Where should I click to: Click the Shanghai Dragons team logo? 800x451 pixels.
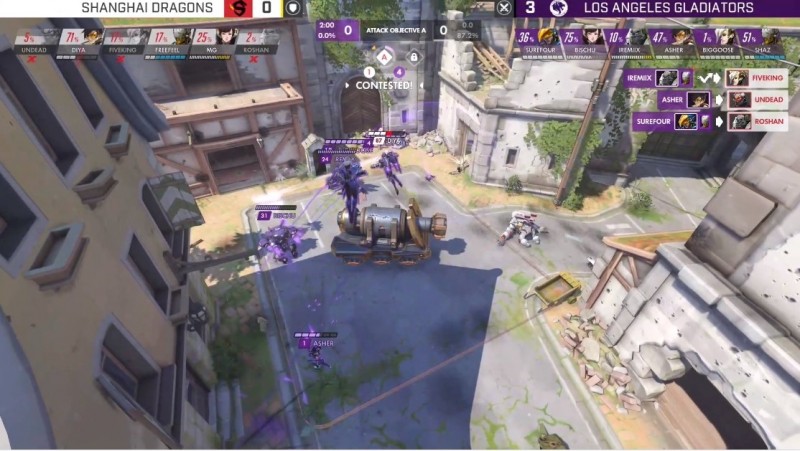click(x=239, y=8)
